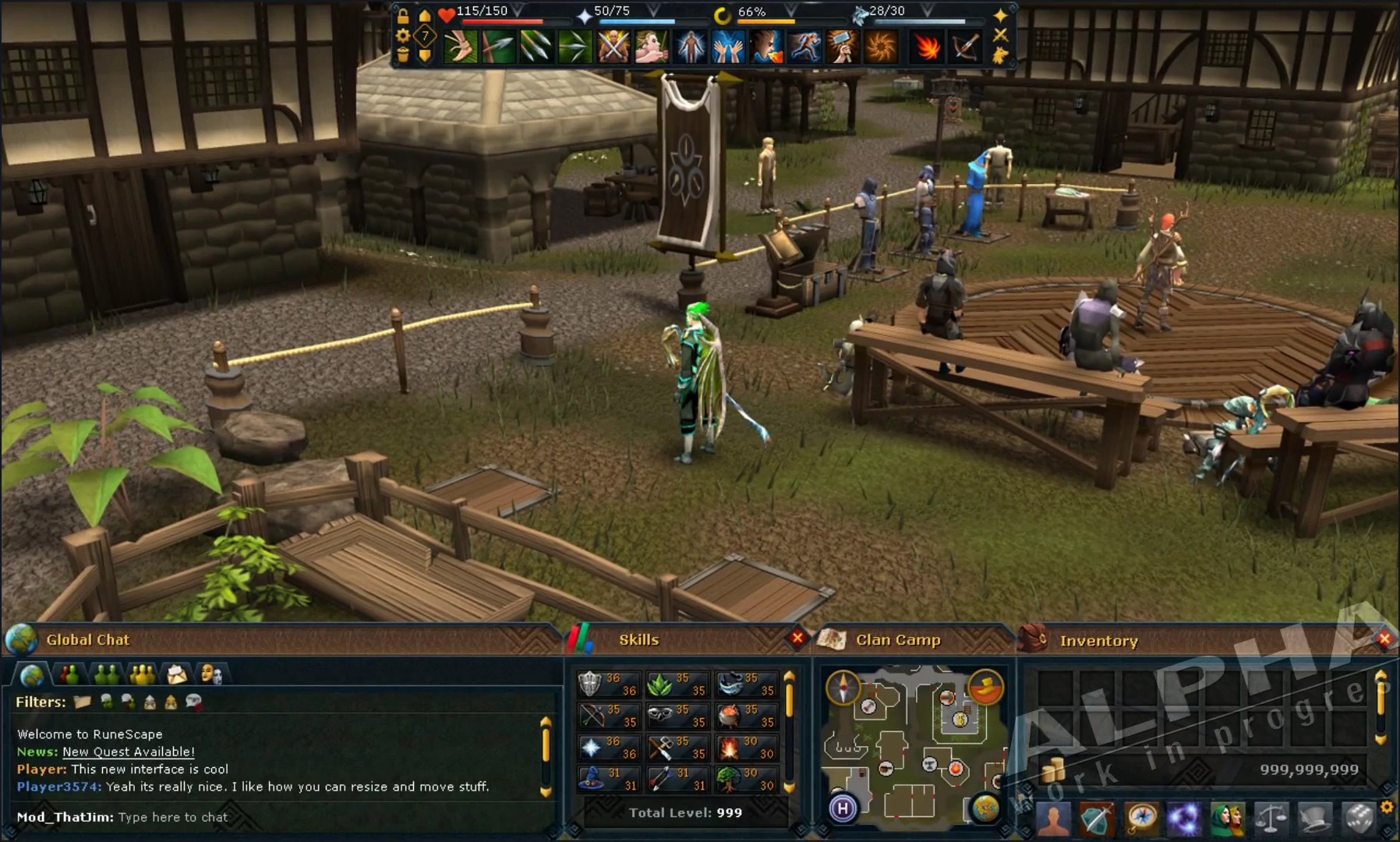Close the Skills panel
The width and height of the screenshot is (1400, 842).
(x=797, y=639)
